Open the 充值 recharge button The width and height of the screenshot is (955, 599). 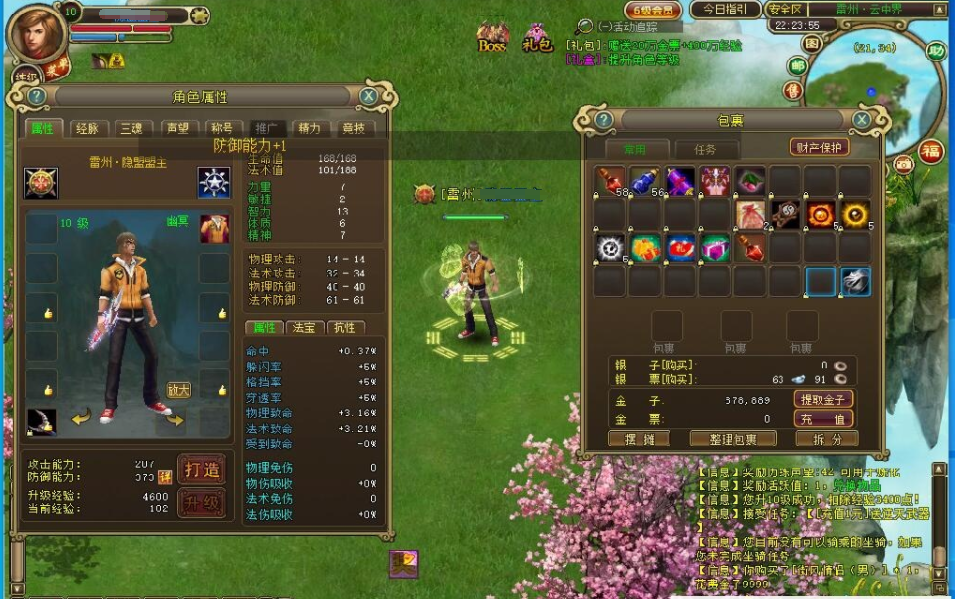point(823,419)
